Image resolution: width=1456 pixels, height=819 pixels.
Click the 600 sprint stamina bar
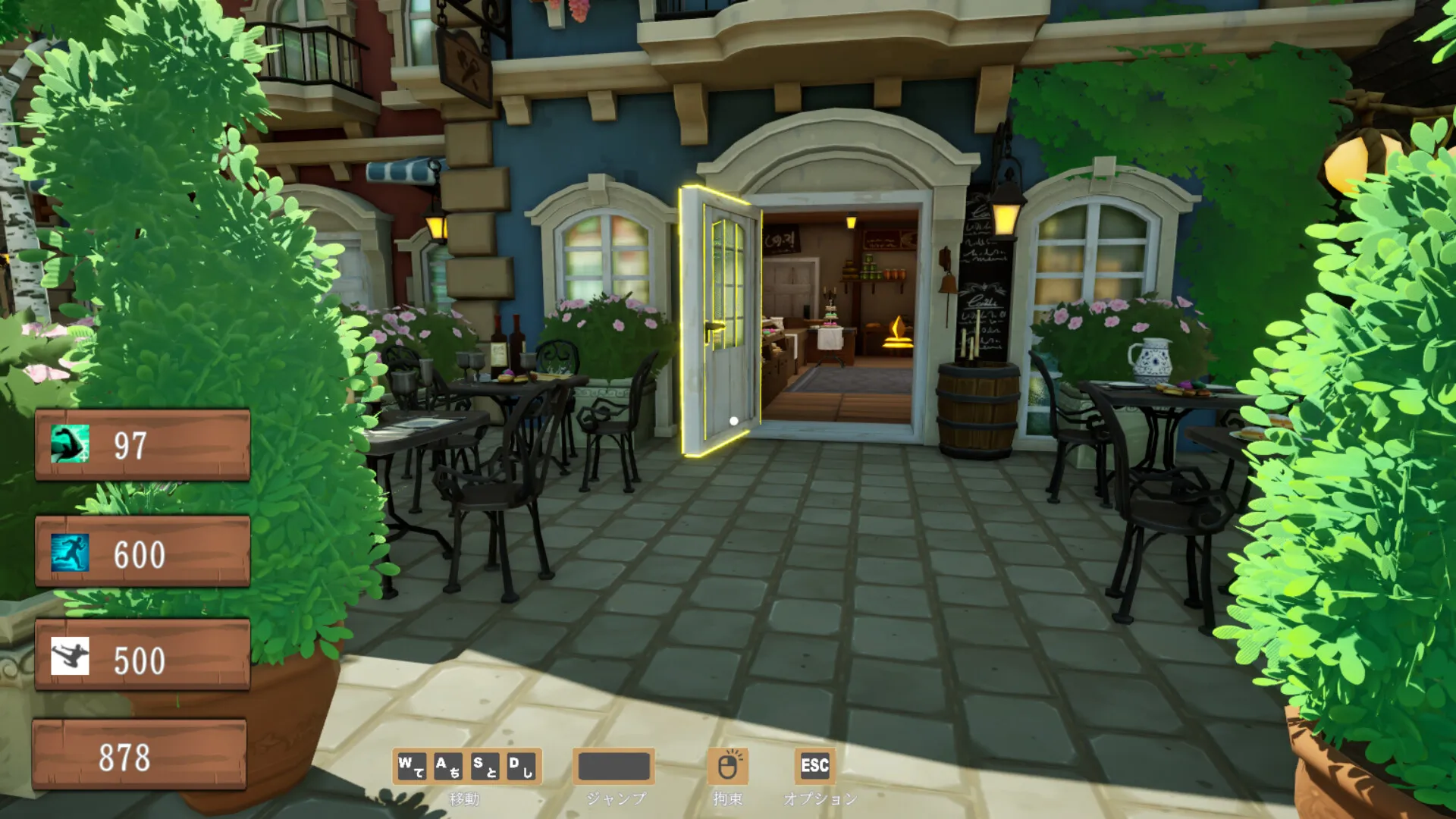[143, 554]
